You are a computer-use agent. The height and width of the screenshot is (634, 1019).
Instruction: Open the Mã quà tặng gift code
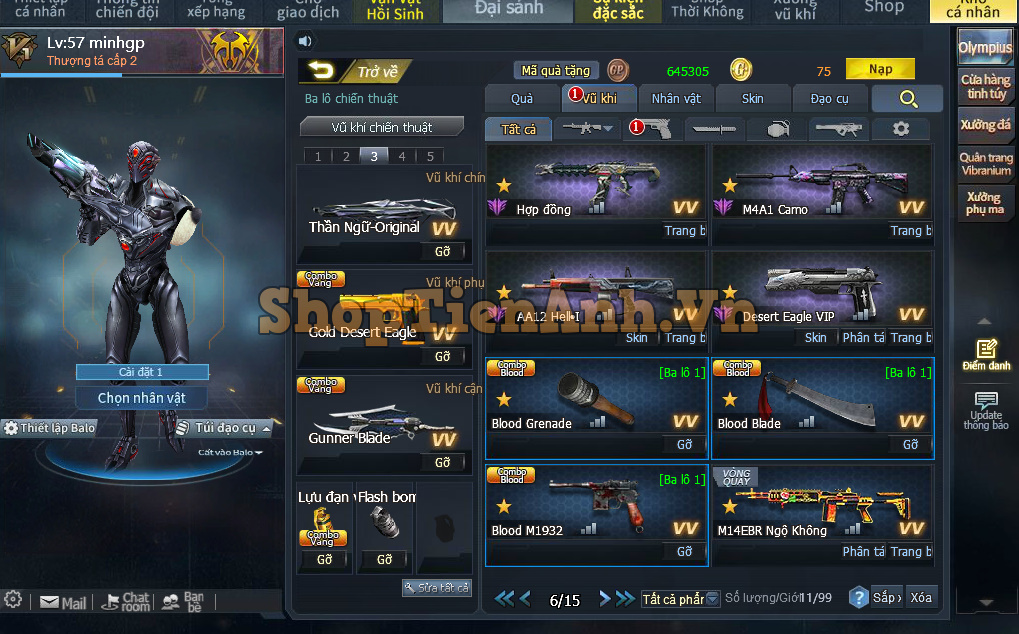[557, 70]
